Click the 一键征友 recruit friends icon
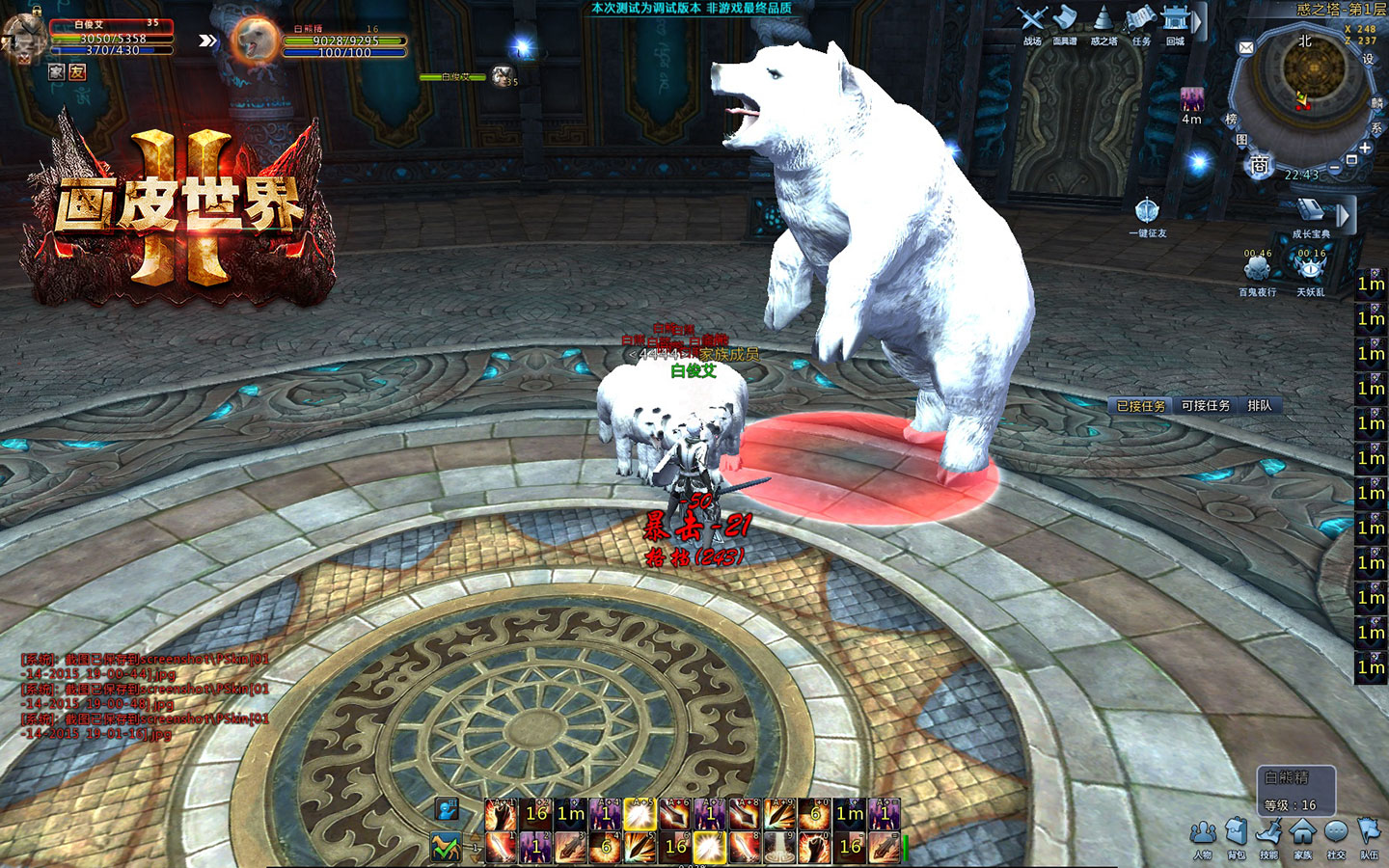Screen dimensions: 1389x868 1147,211
